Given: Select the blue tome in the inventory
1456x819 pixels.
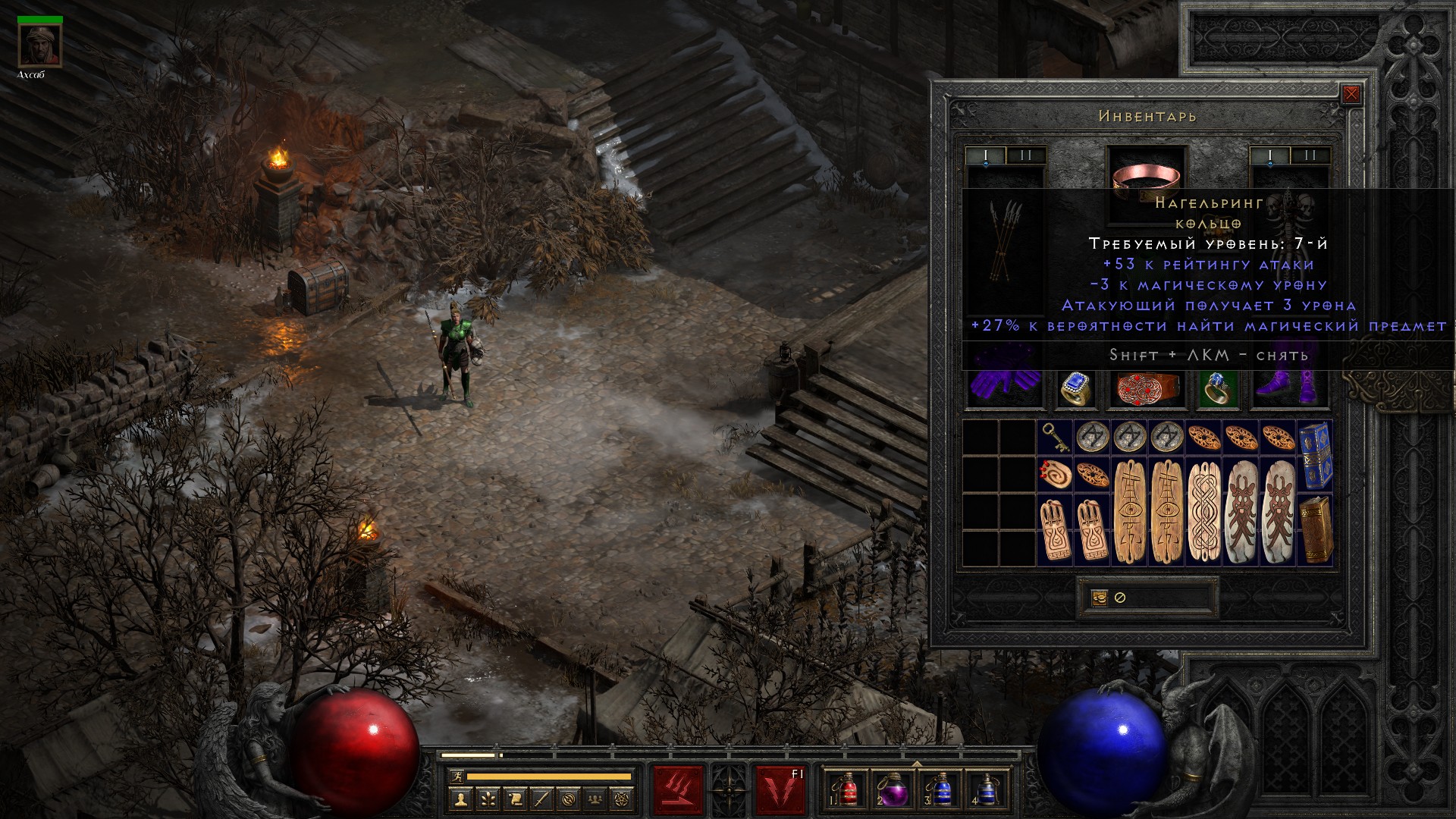Looking at the screenshot, I should point(1316,456).
